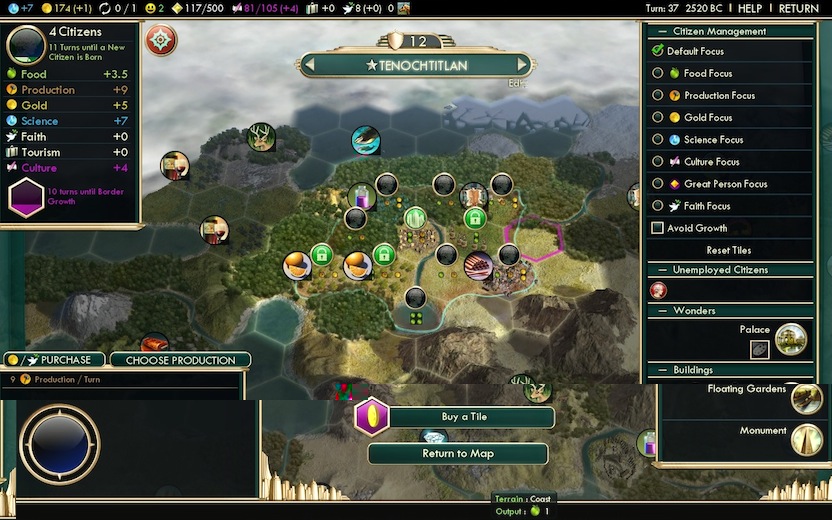Viewport: 832px width, 520px height.
Task: Click the Reset Tiles button
Action: (728, 250)
